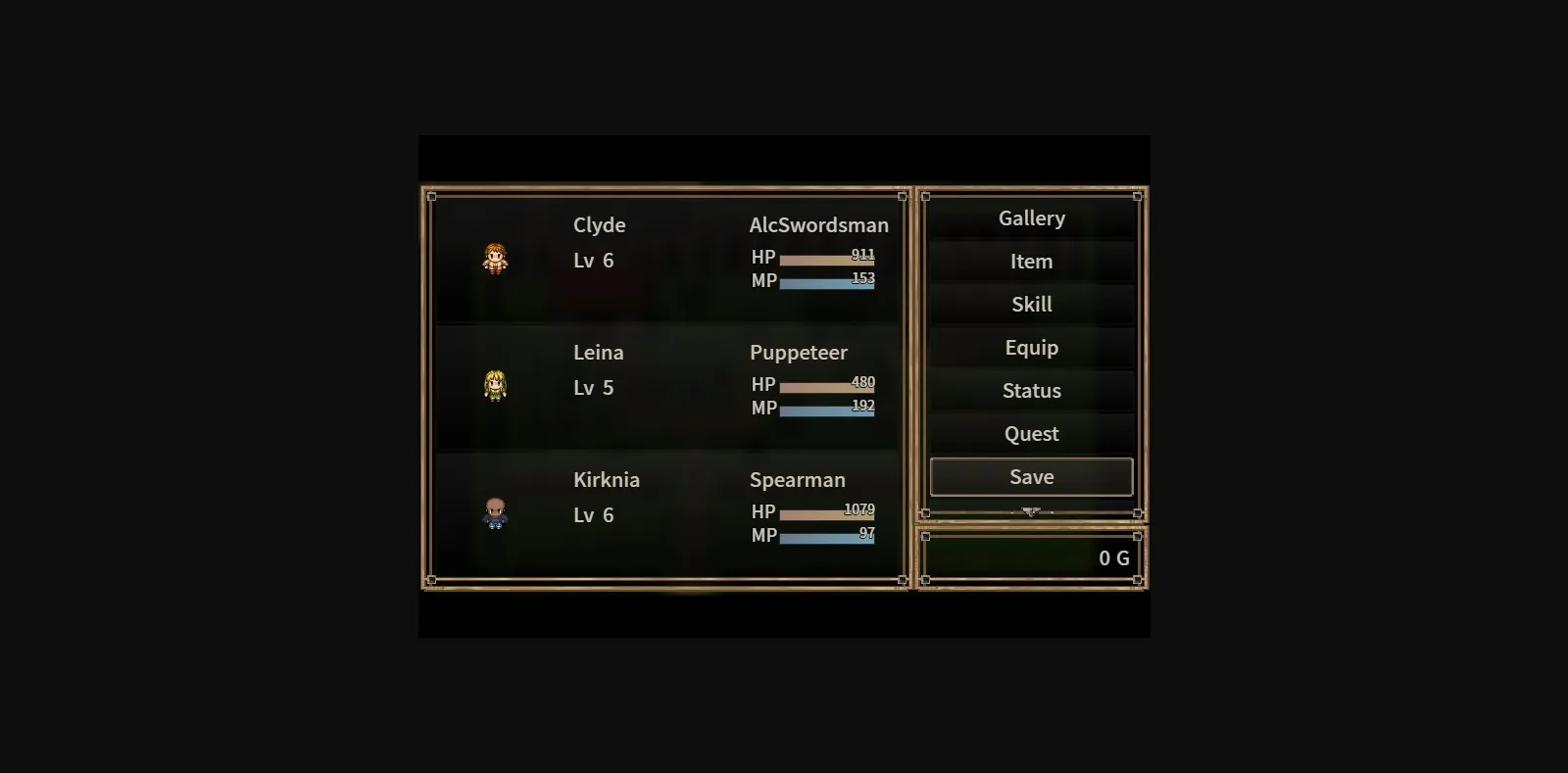Click Clyde's HP bar
This screenshot has width=1568, height=773.
click(x=827, y=258)
